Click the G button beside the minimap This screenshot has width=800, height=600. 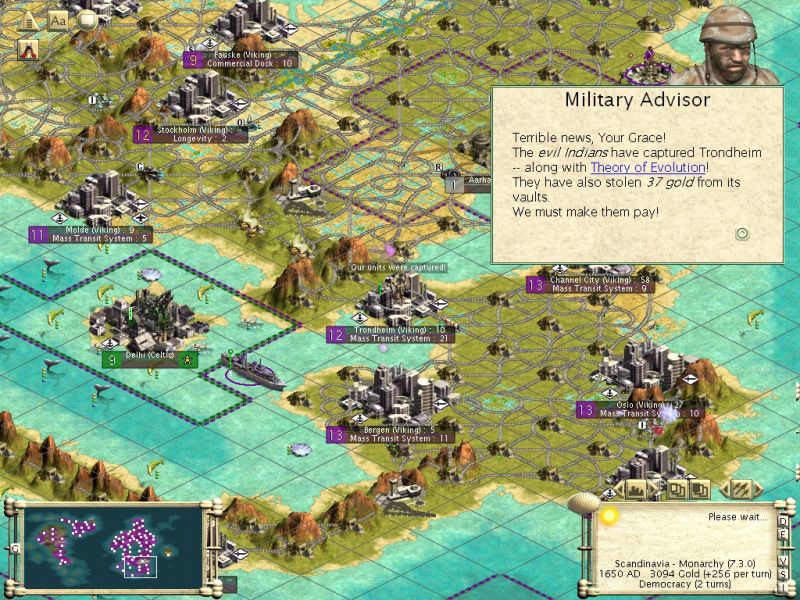[x=15, y=547]
